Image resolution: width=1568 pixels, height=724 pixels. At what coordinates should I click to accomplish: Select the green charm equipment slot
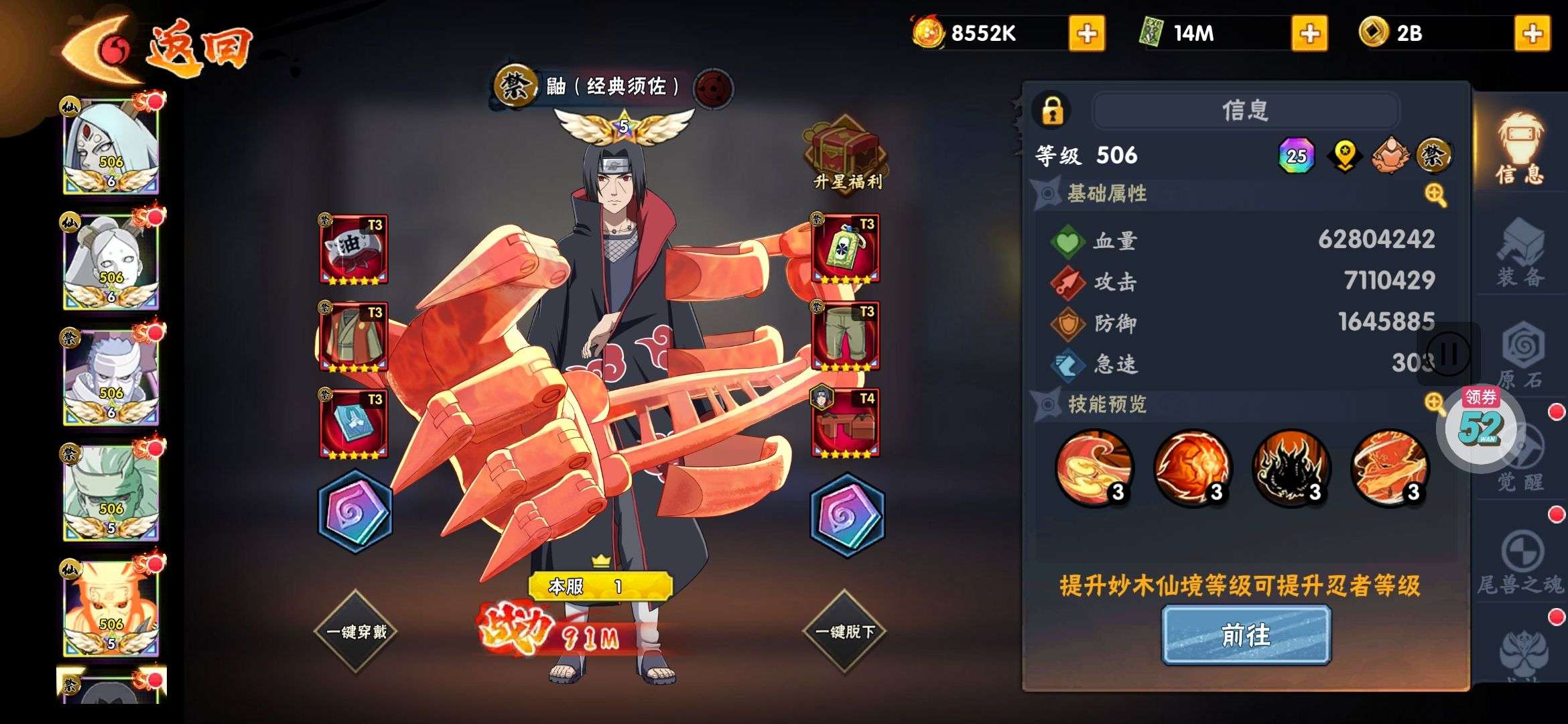point(846,249)
